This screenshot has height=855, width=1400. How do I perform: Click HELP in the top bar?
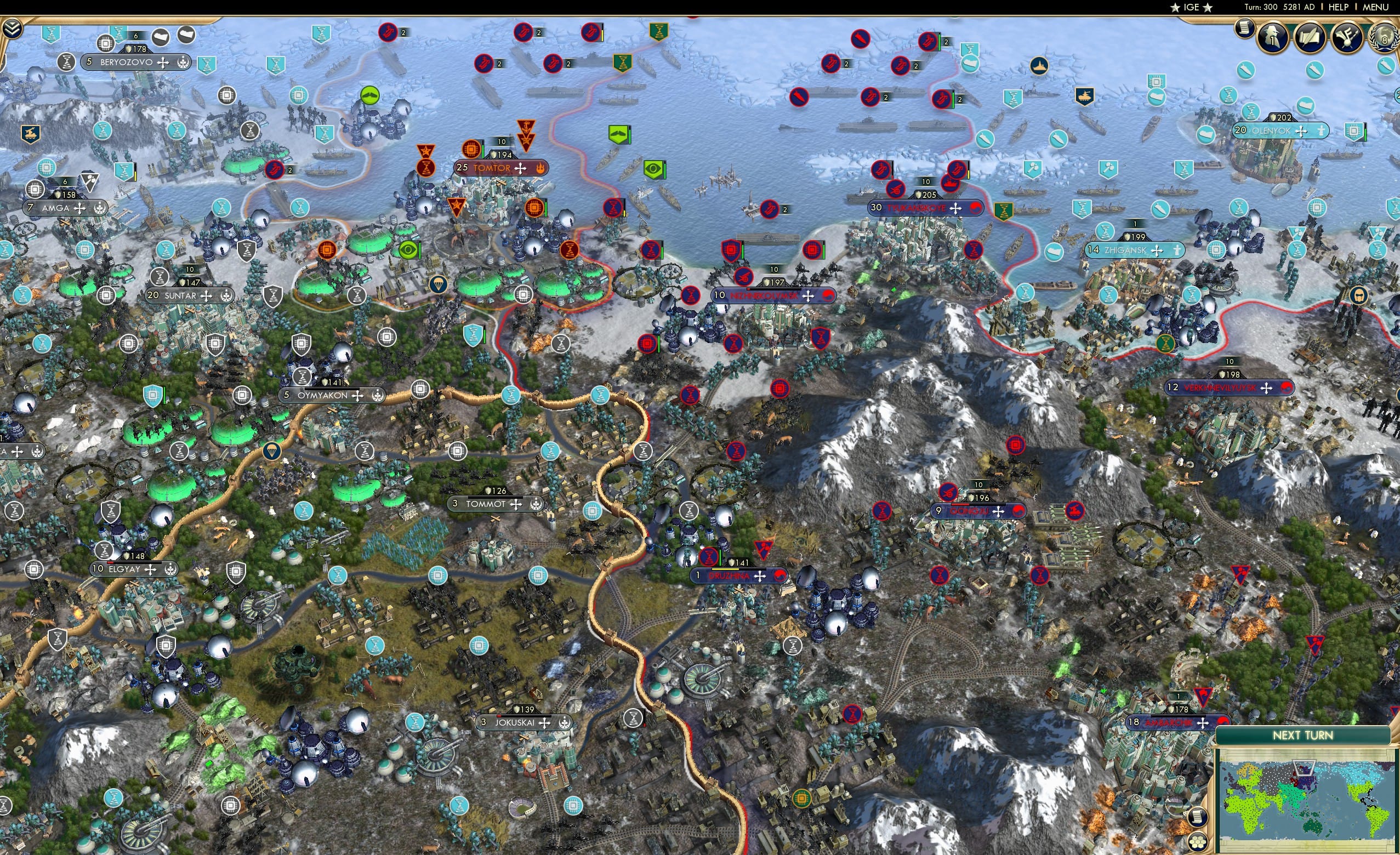[x=1339, y=7]
